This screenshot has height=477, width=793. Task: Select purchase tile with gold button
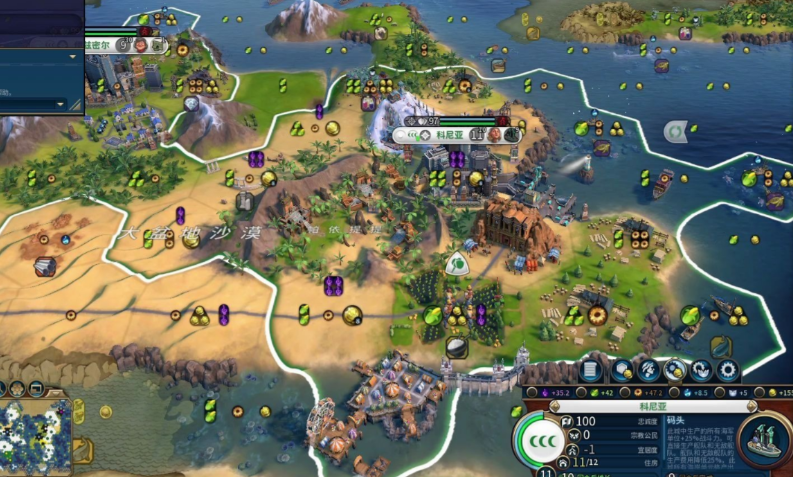coord(622,370)
